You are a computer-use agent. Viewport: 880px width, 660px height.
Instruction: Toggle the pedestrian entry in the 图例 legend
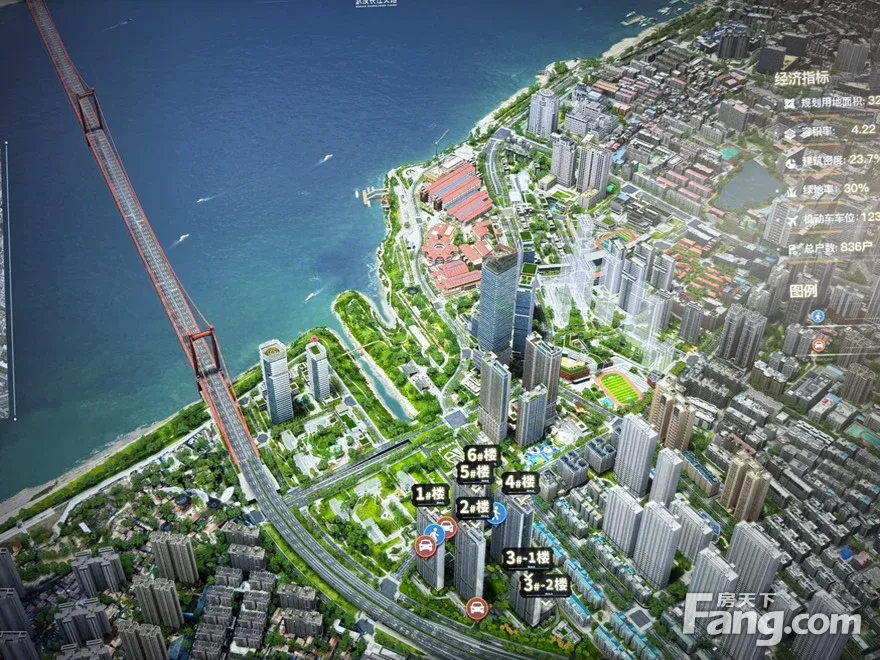818,317
